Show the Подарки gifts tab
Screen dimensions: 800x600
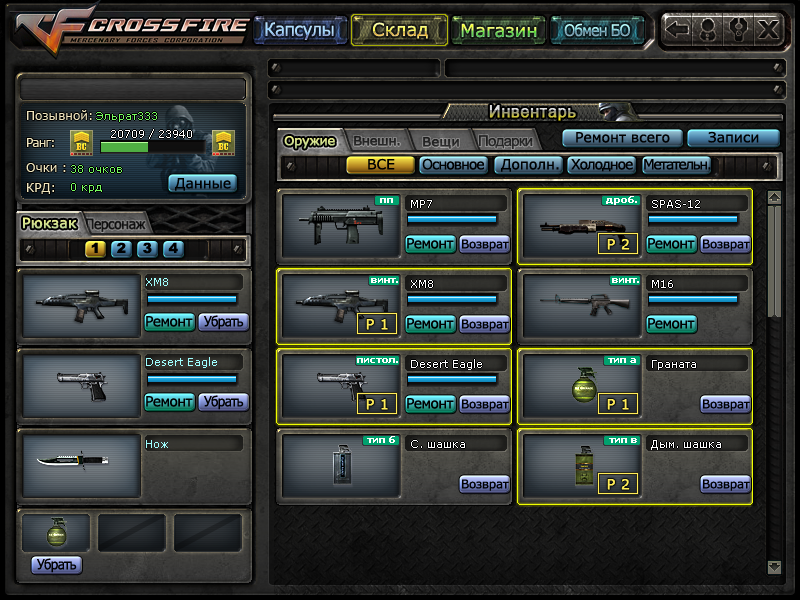pyautogui.click(x=504, y=141)
